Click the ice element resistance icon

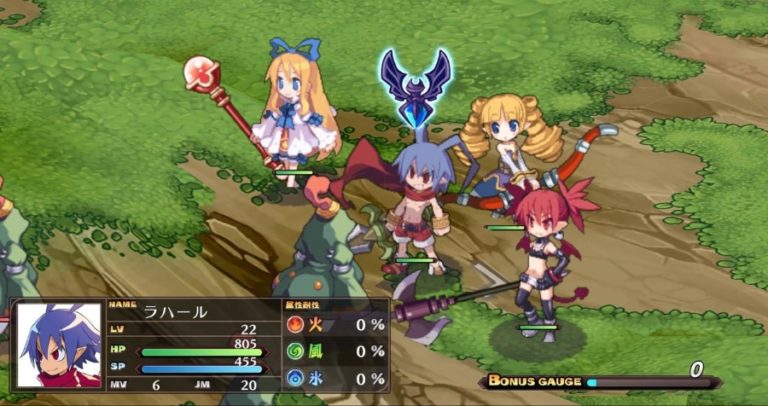click(x=298, y=379)
